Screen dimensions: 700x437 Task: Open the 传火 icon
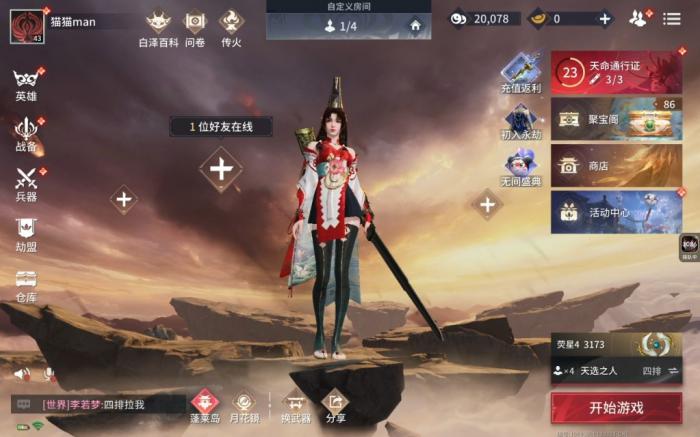pos(232,28)
